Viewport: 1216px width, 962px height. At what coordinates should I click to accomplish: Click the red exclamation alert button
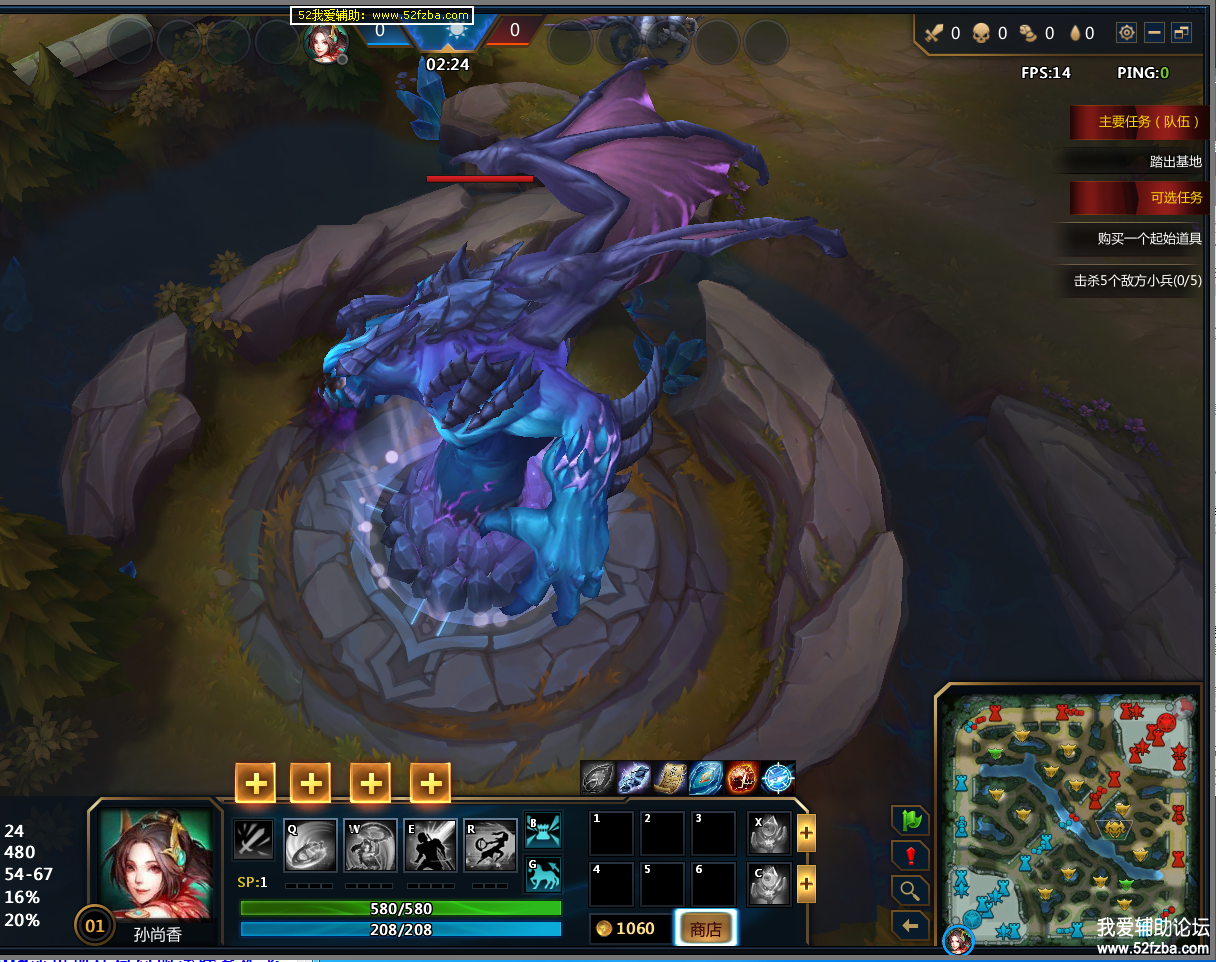[910, 856]
